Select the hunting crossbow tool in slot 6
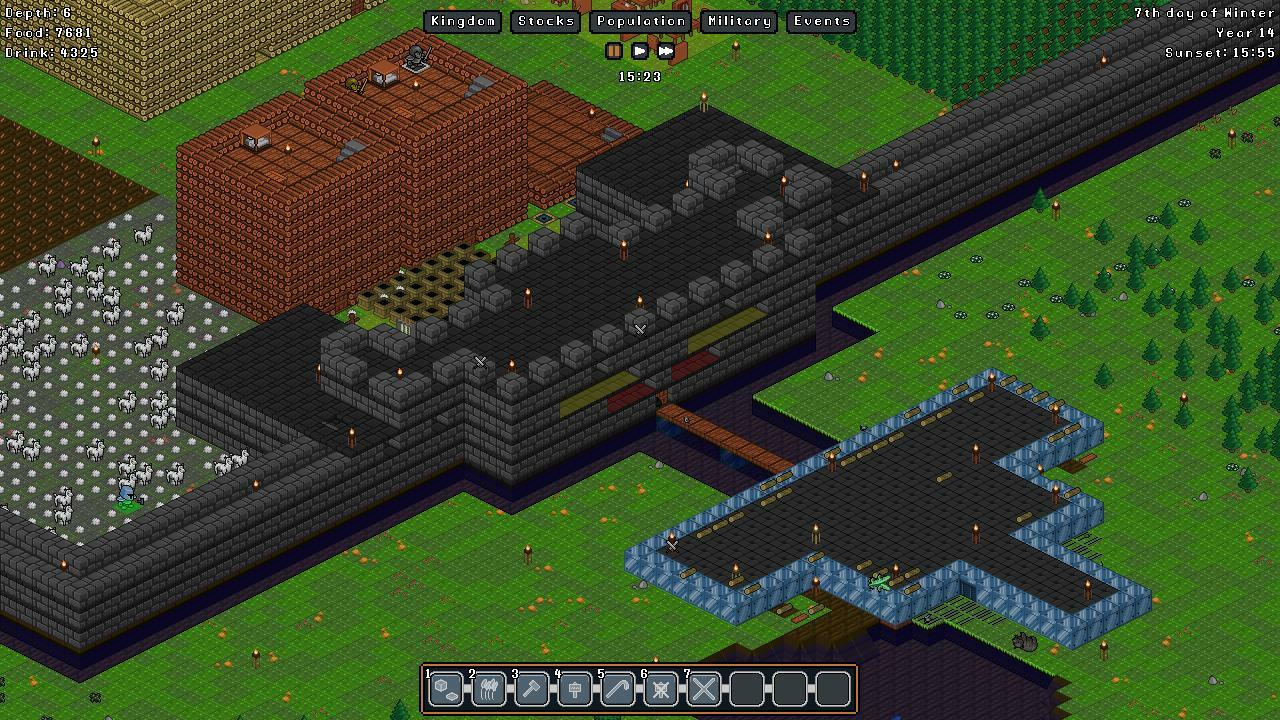The width and height of the screenshot is (1280, 720). pos(660,689)
